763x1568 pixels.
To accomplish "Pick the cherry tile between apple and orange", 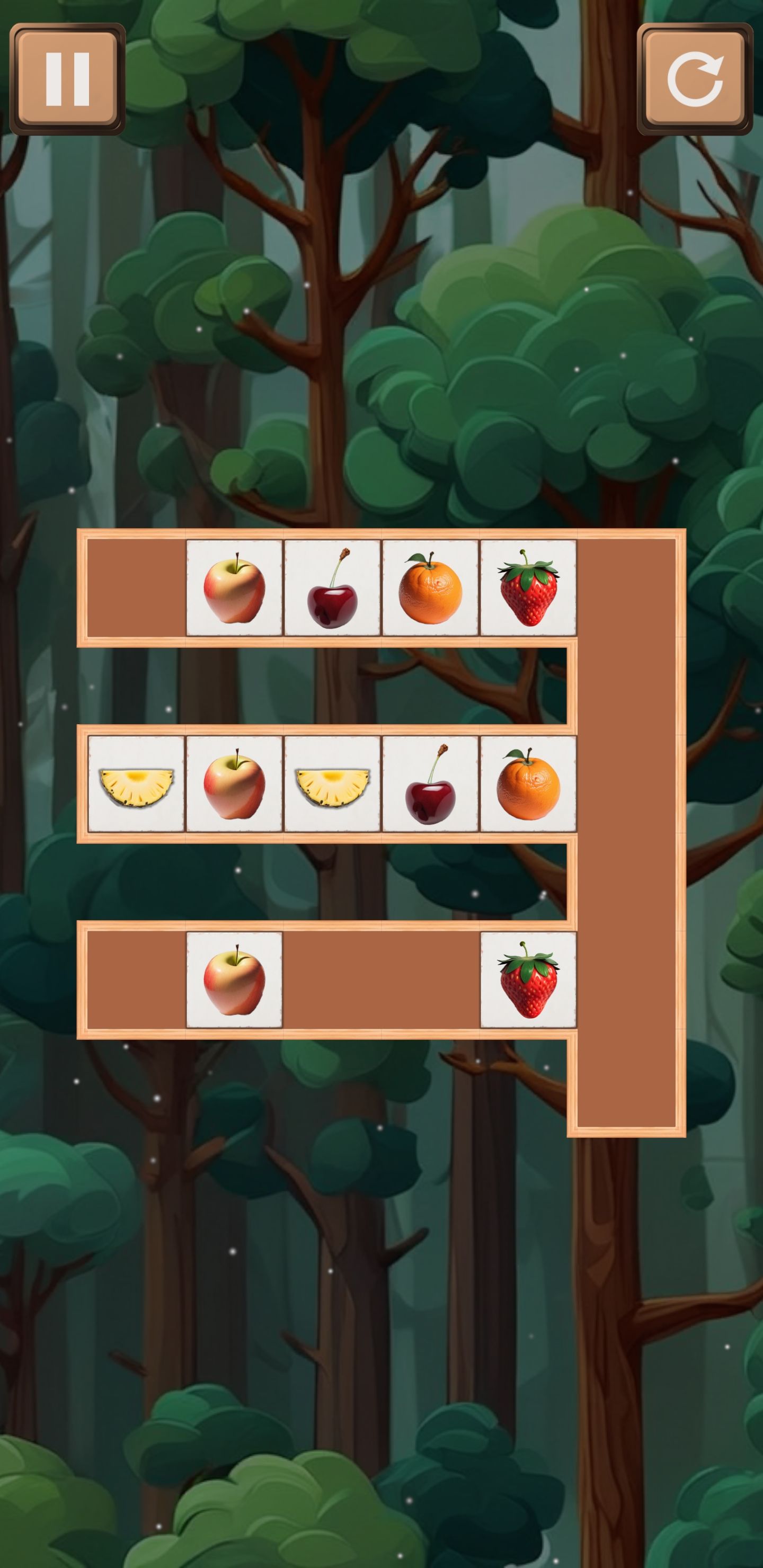I will pos(332,587).
